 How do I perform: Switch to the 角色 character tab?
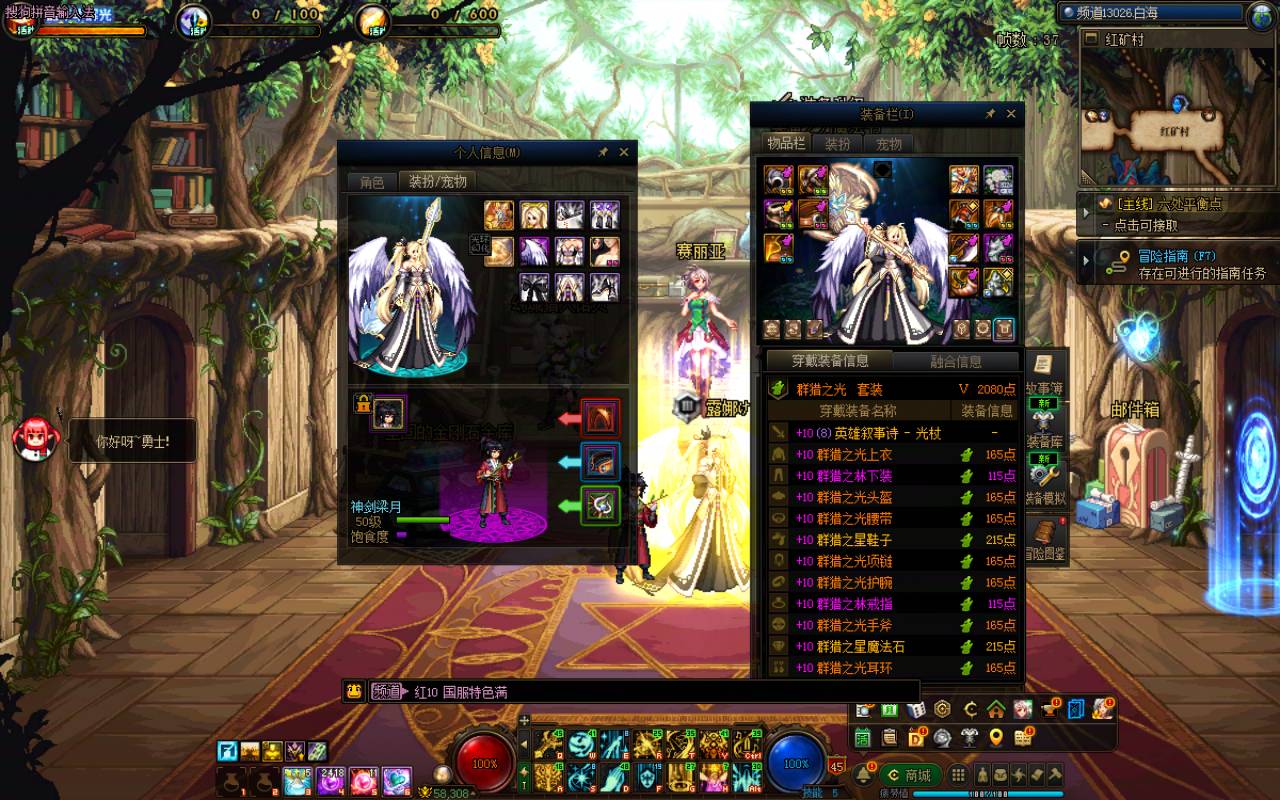[x=372, y=182]
